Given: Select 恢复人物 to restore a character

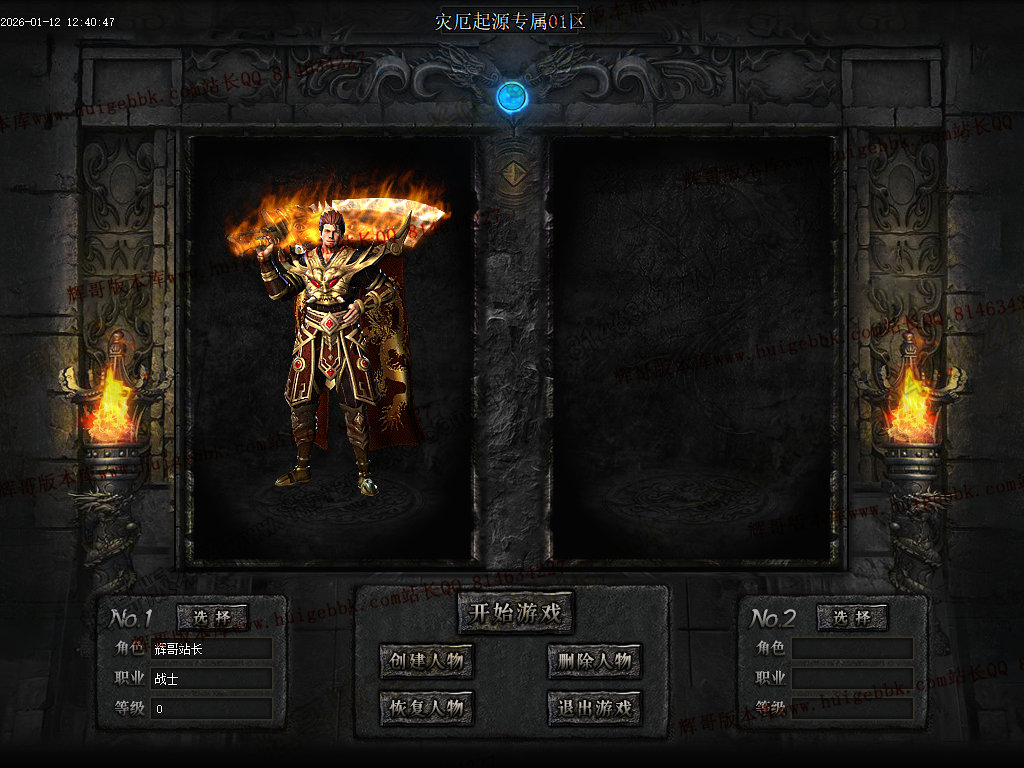Looking at the screenshot, I should (x=426, y=708).
